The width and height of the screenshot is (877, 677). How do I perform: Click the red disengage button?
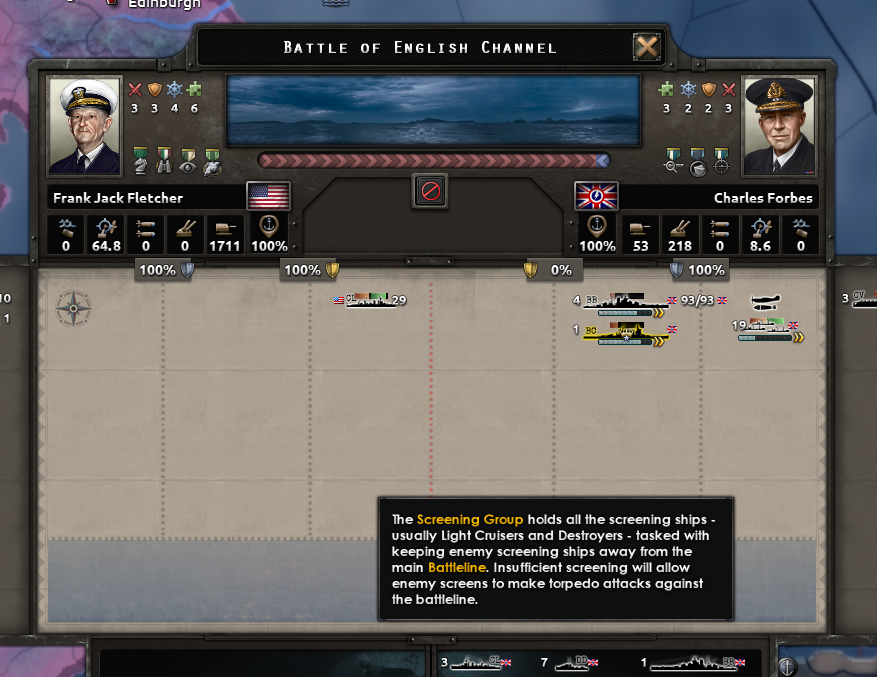[430, 191]
